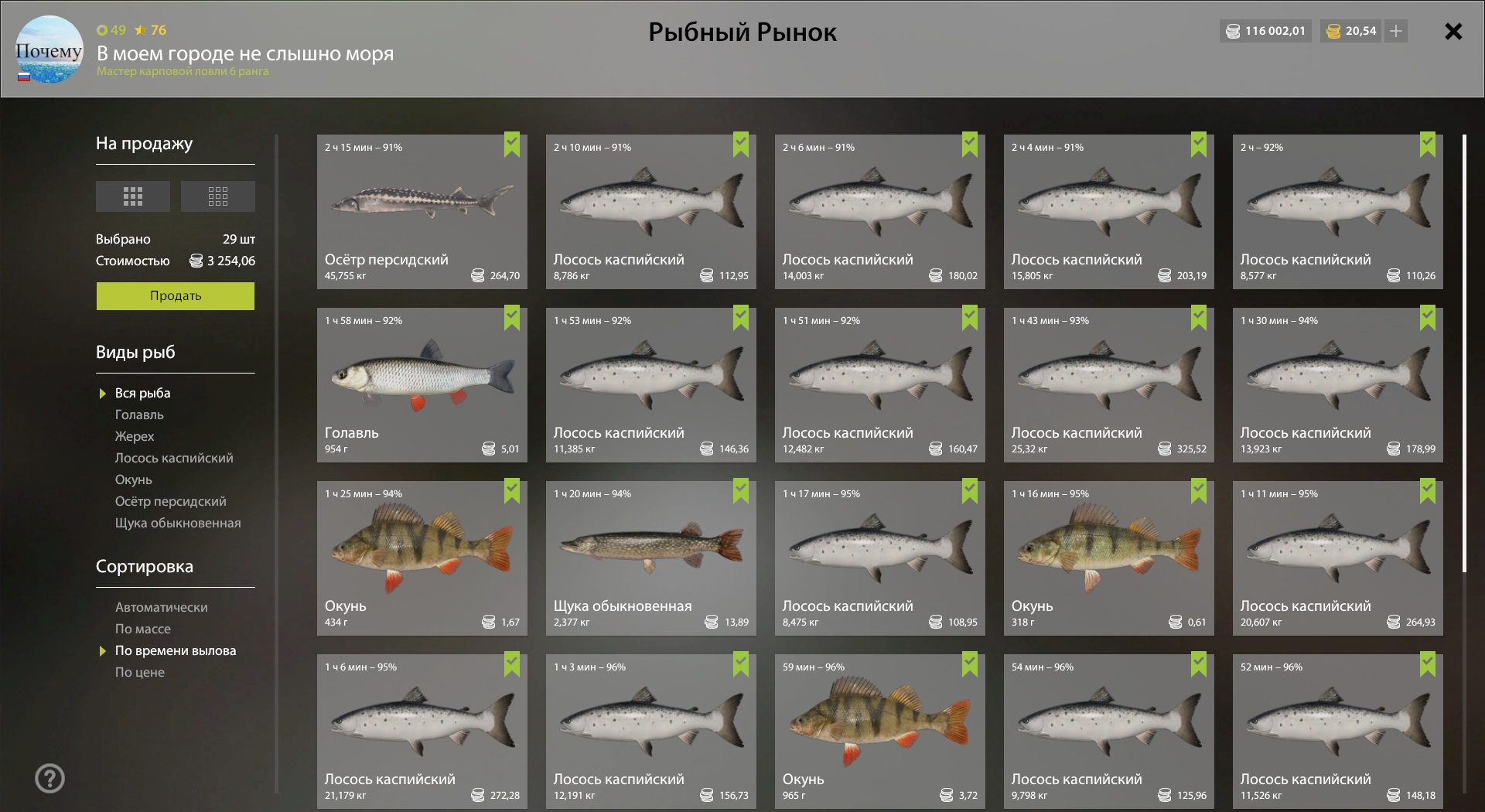Click the player avatar Почему
The height and width of the screenshot is (812, 1485).
pyautogui.click(x=49, y=50)
